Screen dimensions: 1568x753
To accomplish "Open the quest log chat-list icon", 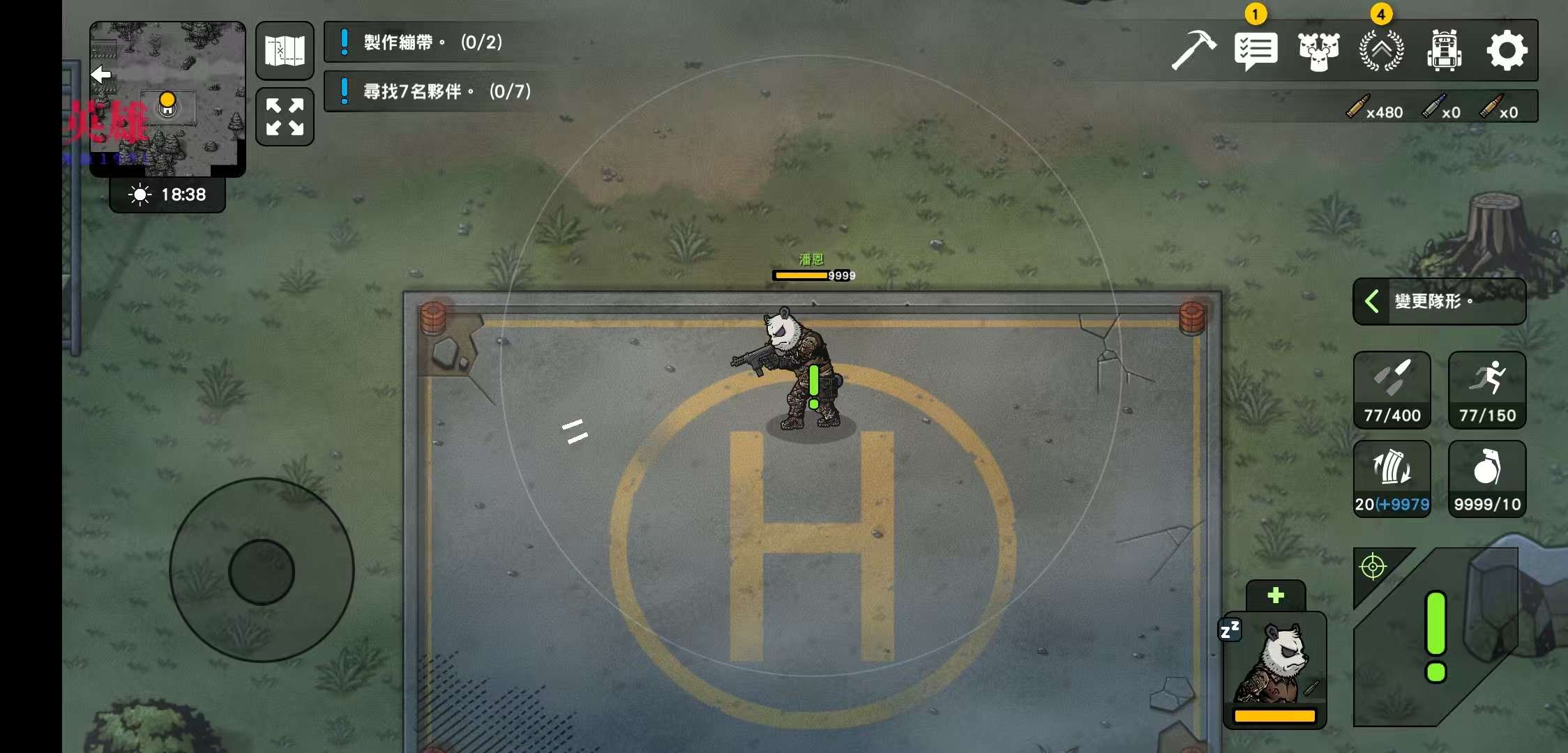I will point(1256,50).
